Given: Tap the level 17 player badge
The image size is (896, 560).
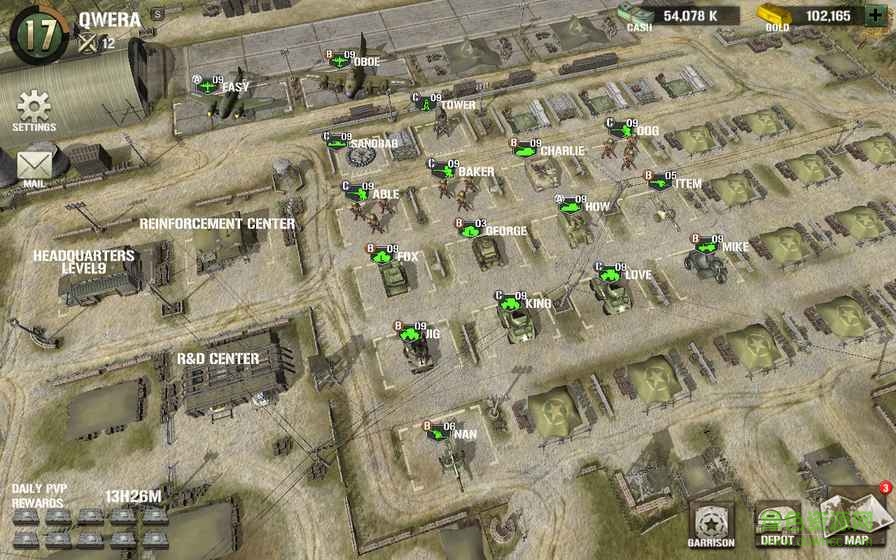Looking at the screenshot, I should tap(36, 31).
